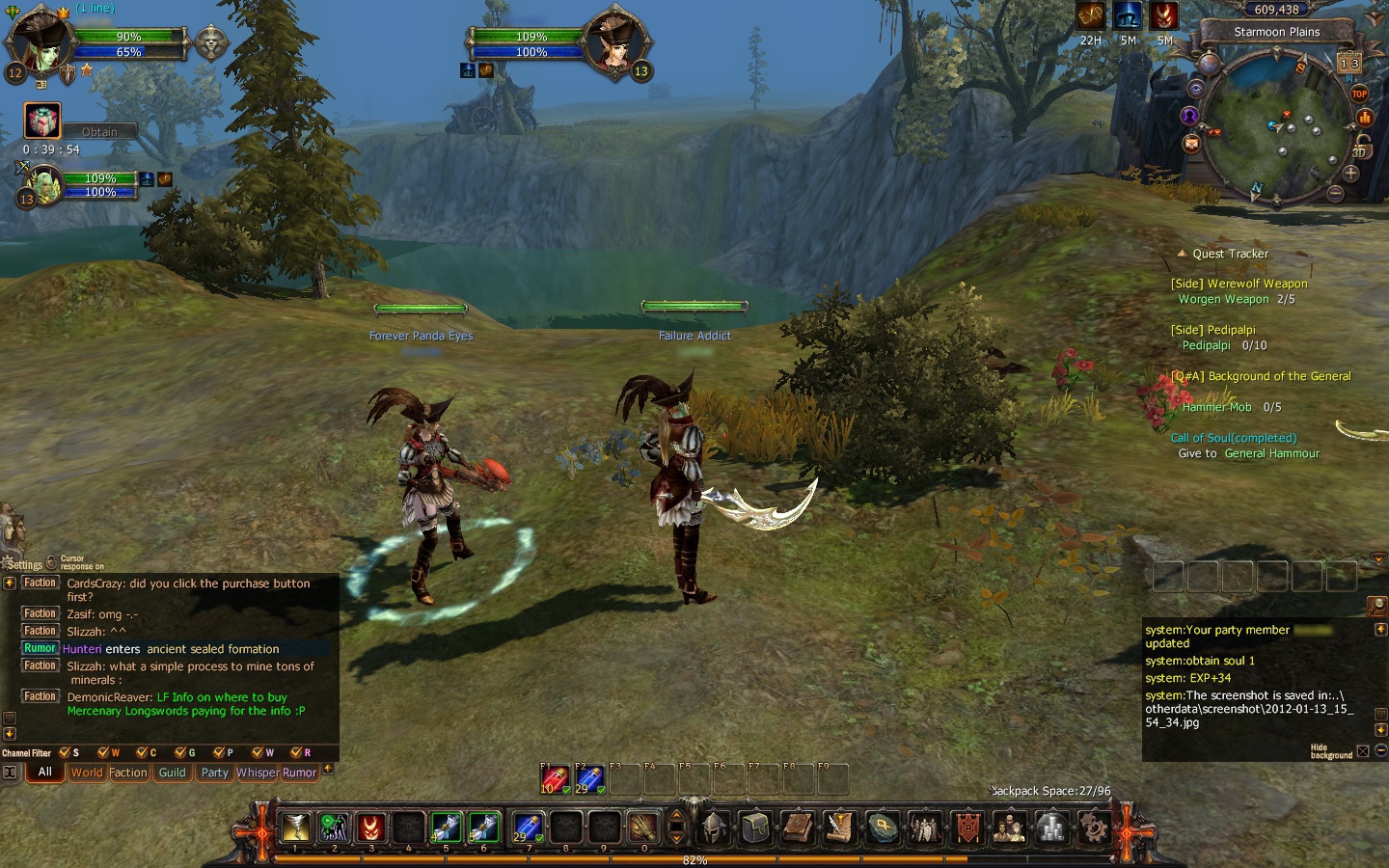Use the gauntlet skill in slot 0
Screen dimensions: 1389x868
(x=642, y=827)
